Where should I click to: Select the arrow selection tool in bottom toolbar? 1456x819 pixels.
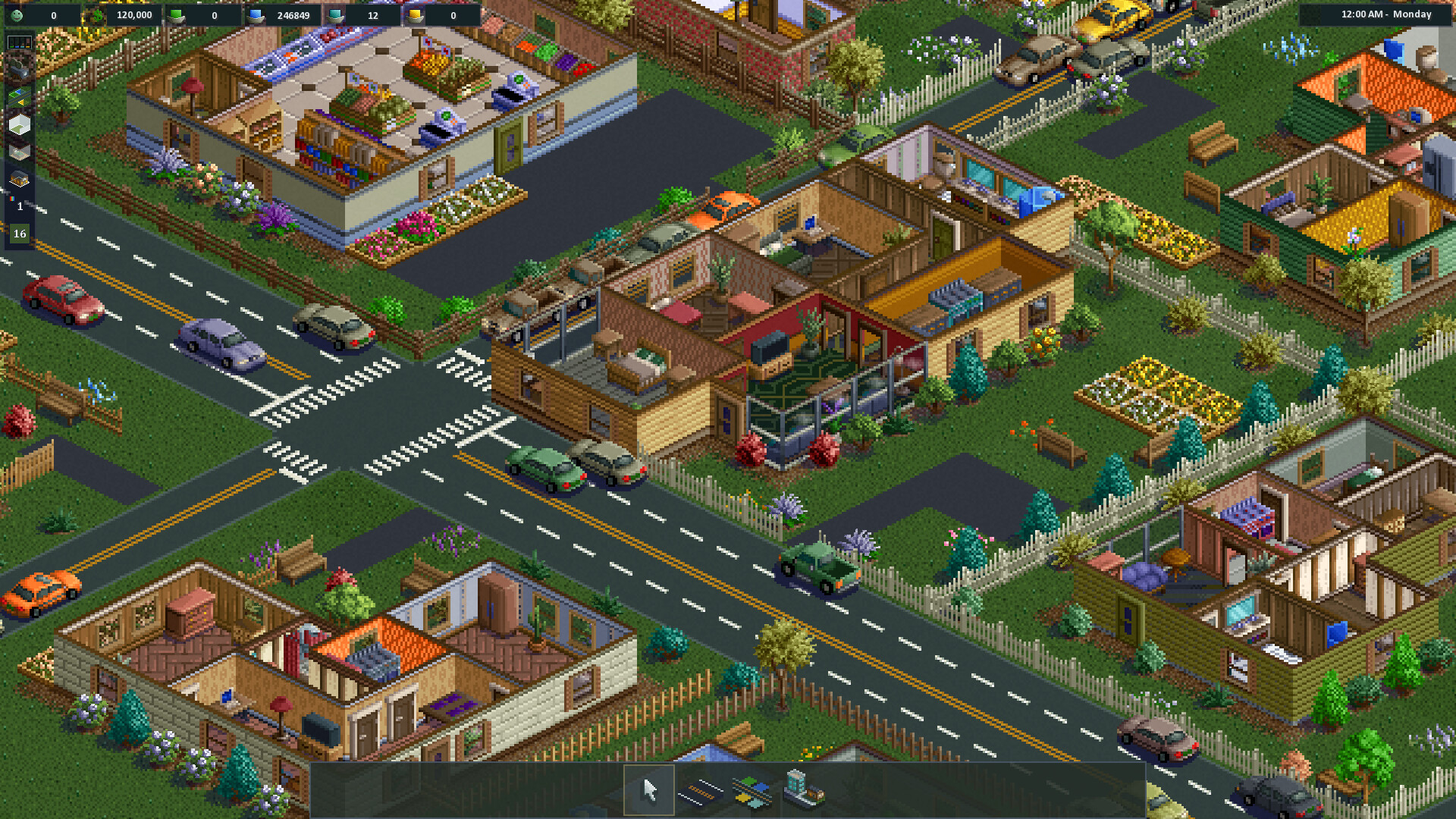click(x=649, y=791)
